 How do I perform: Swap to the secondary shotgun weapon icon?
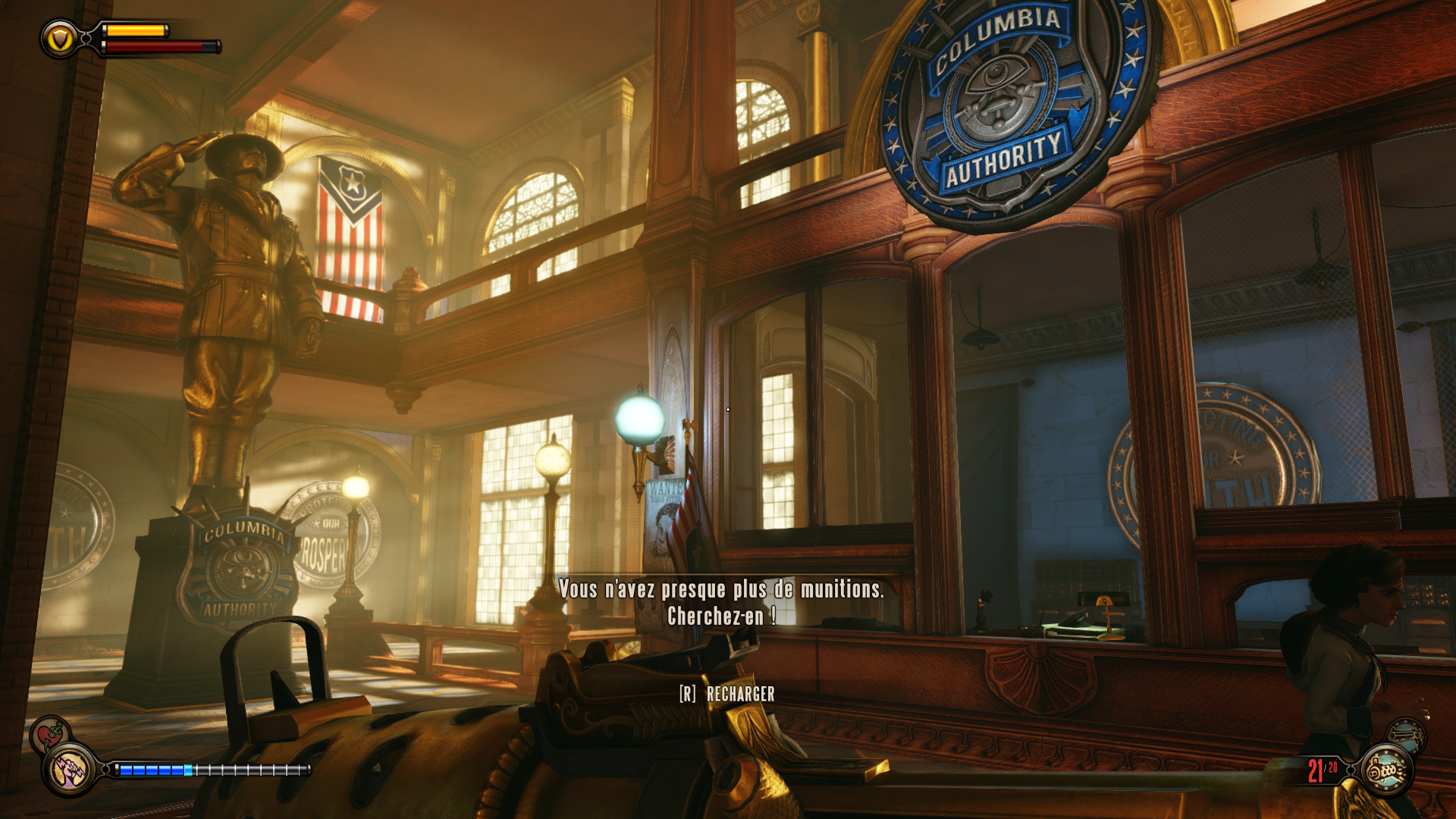(1406, 734)
